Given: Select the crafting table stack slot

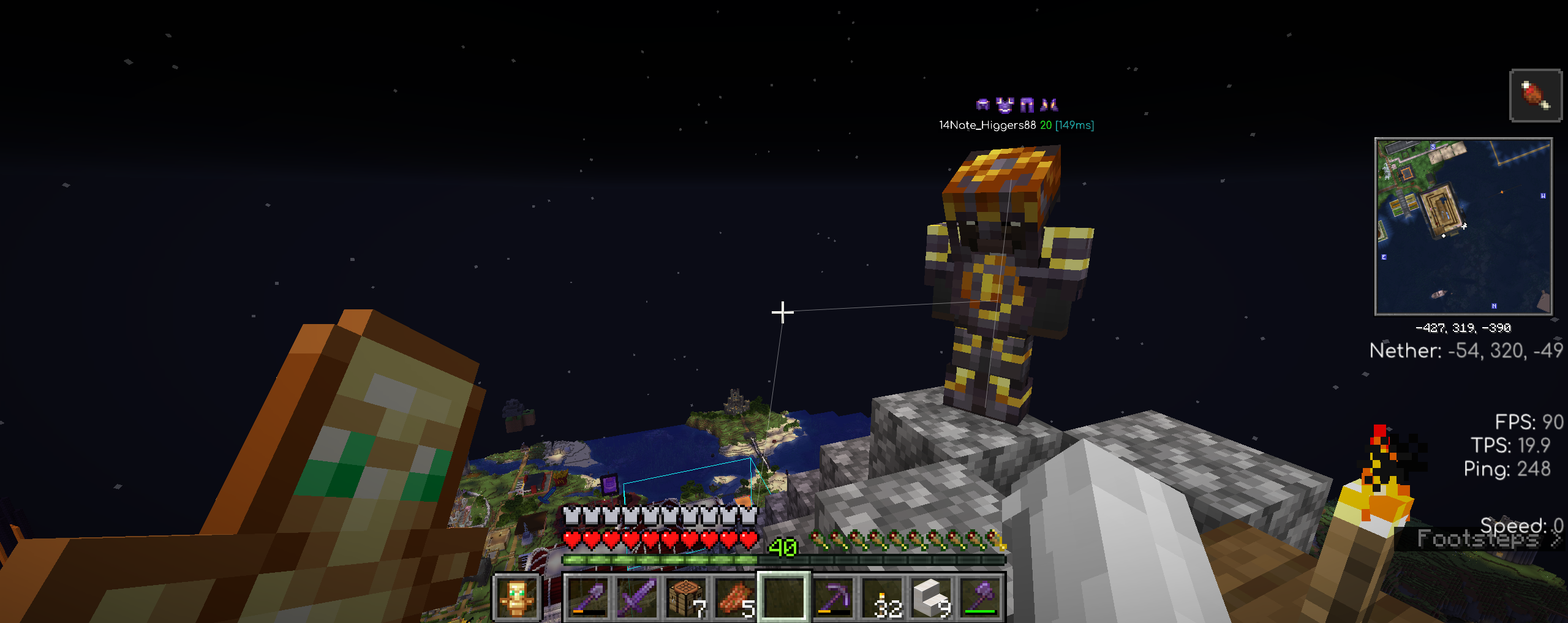Looking at the screenshot, I should (x=686, y=597).
